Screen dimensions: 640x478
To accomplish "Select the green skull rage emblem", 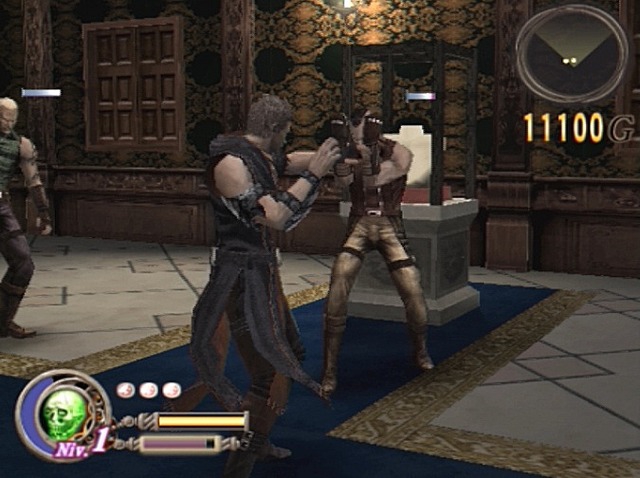I will [62, 412].
